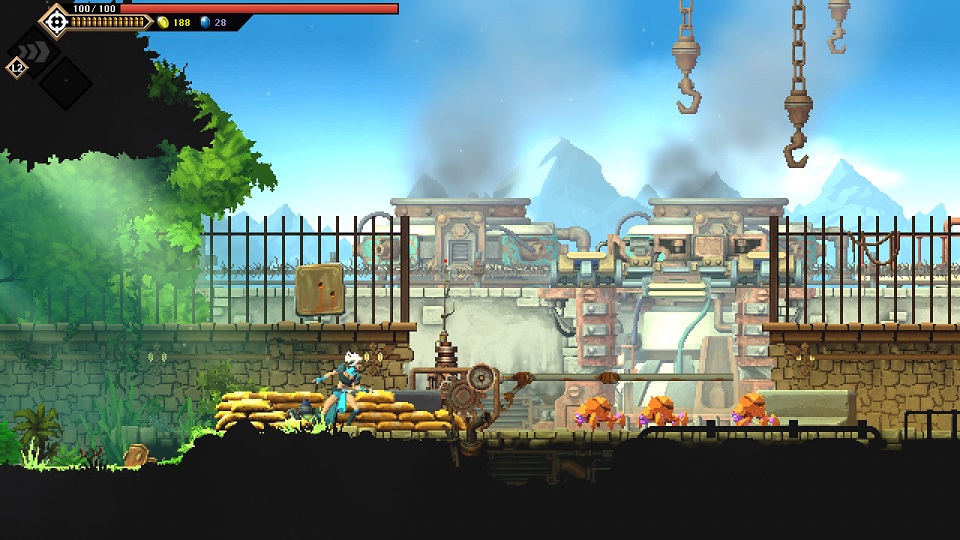This screenshot has width=960, height=540.
Task: Click the crosshair weapon emblem icon
Action: point(55,20)
